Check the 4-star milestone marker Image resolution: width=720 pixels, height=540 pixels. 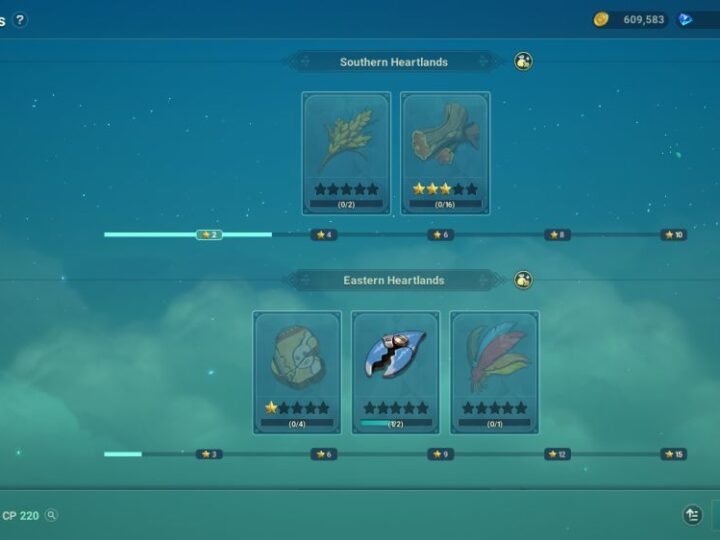tap(323, 235)
